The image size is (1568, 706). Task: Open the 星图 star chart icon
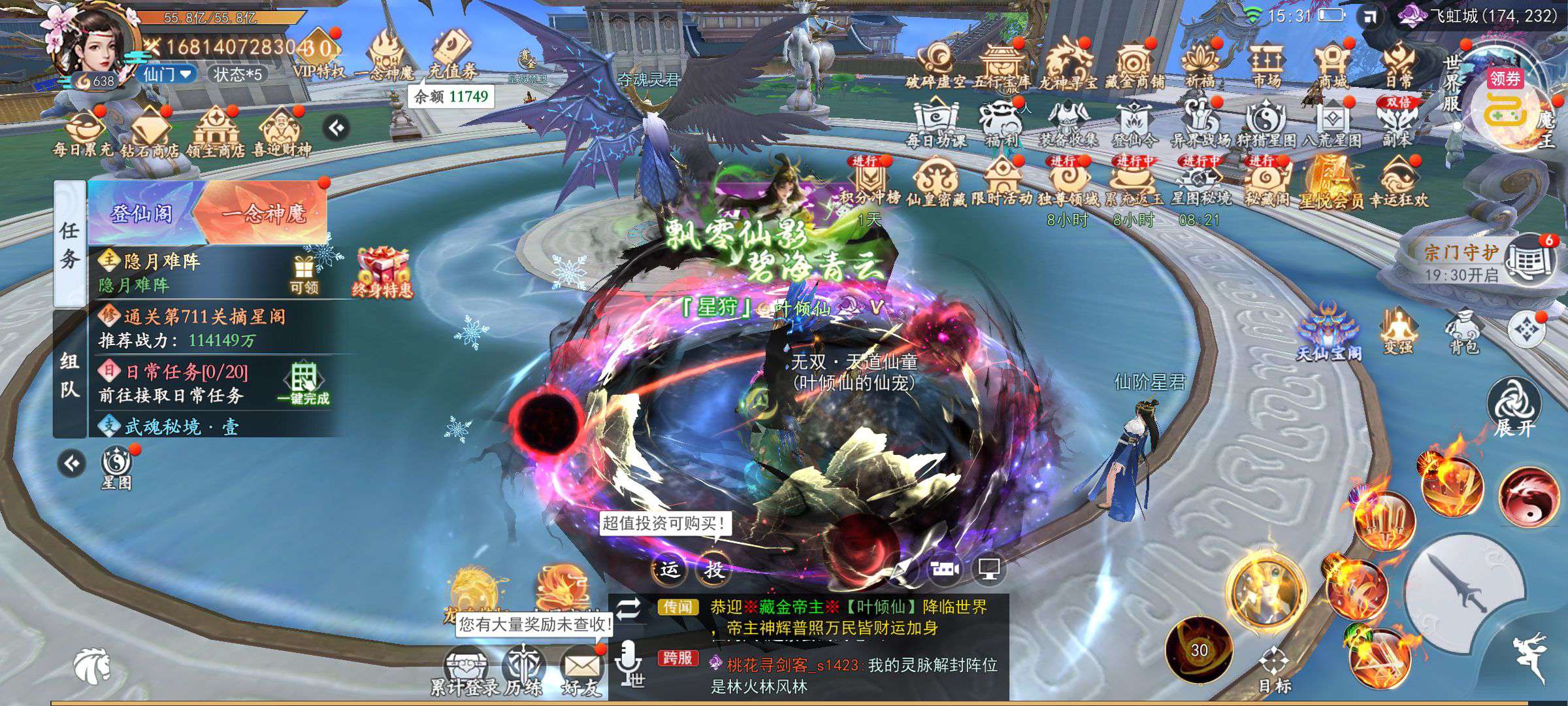117,468
